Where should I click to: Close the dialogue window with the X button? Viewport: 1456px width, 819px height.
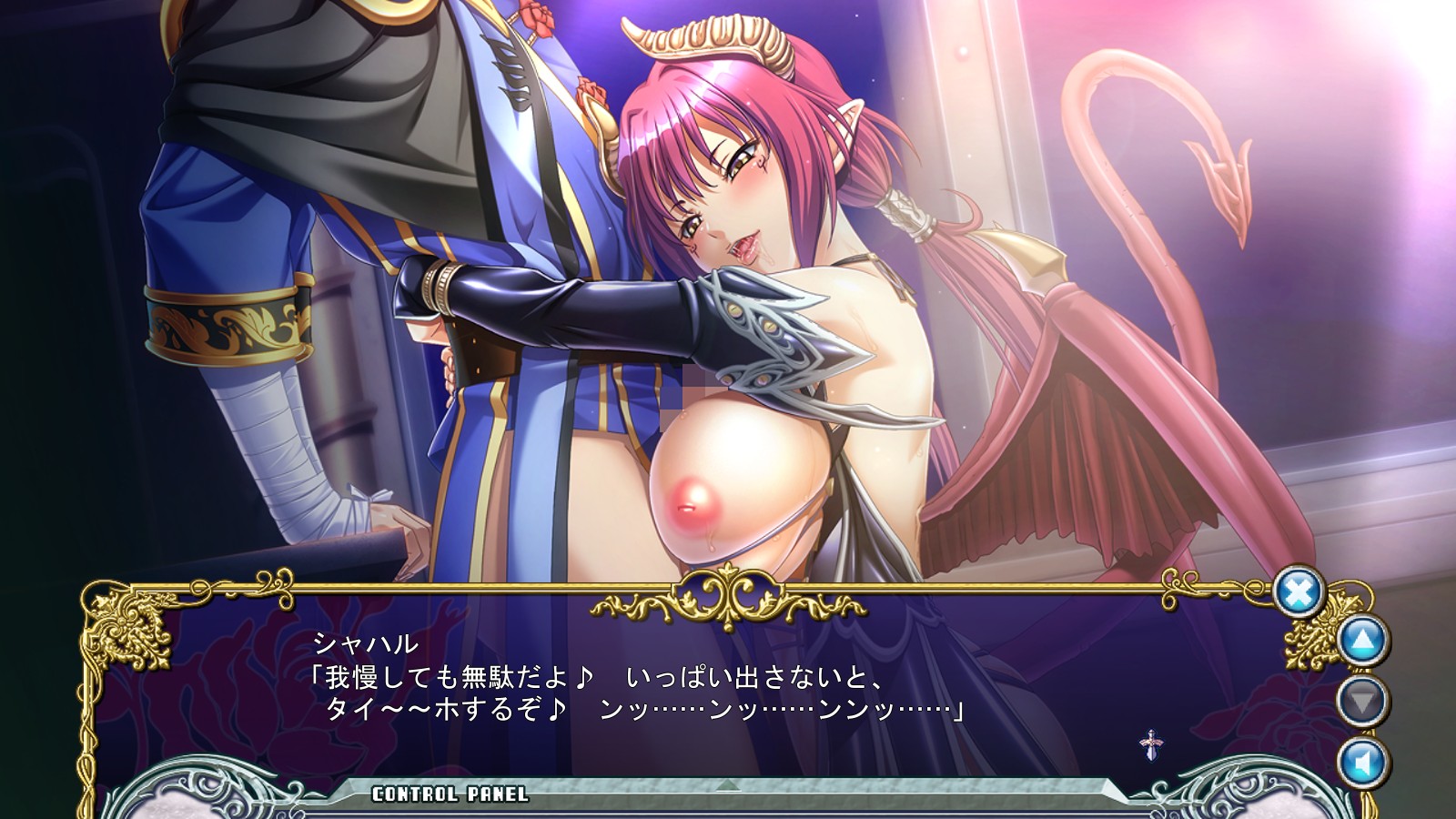pos(1299,593)
